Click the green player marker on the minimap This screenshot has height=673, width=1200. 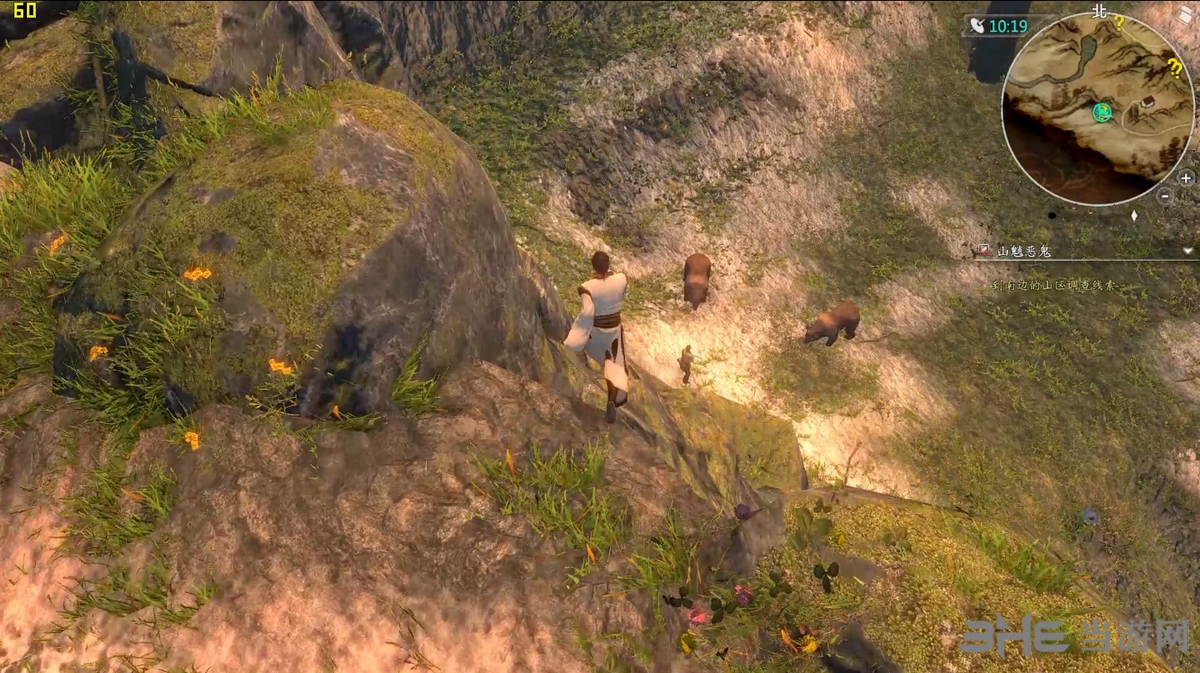pos(1103,112)
